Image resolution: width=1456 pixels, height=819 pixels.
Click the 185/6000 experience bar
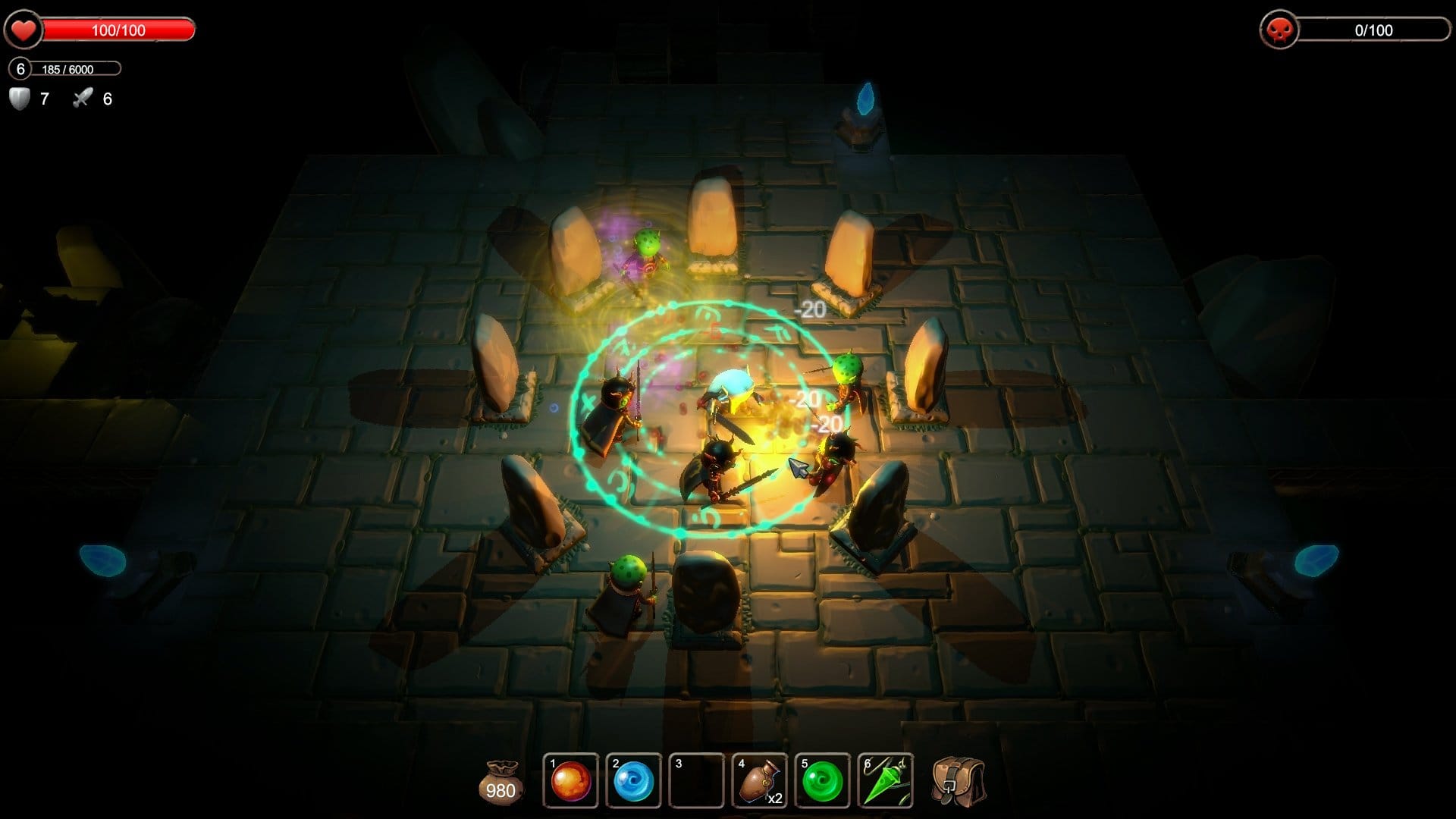76,69
